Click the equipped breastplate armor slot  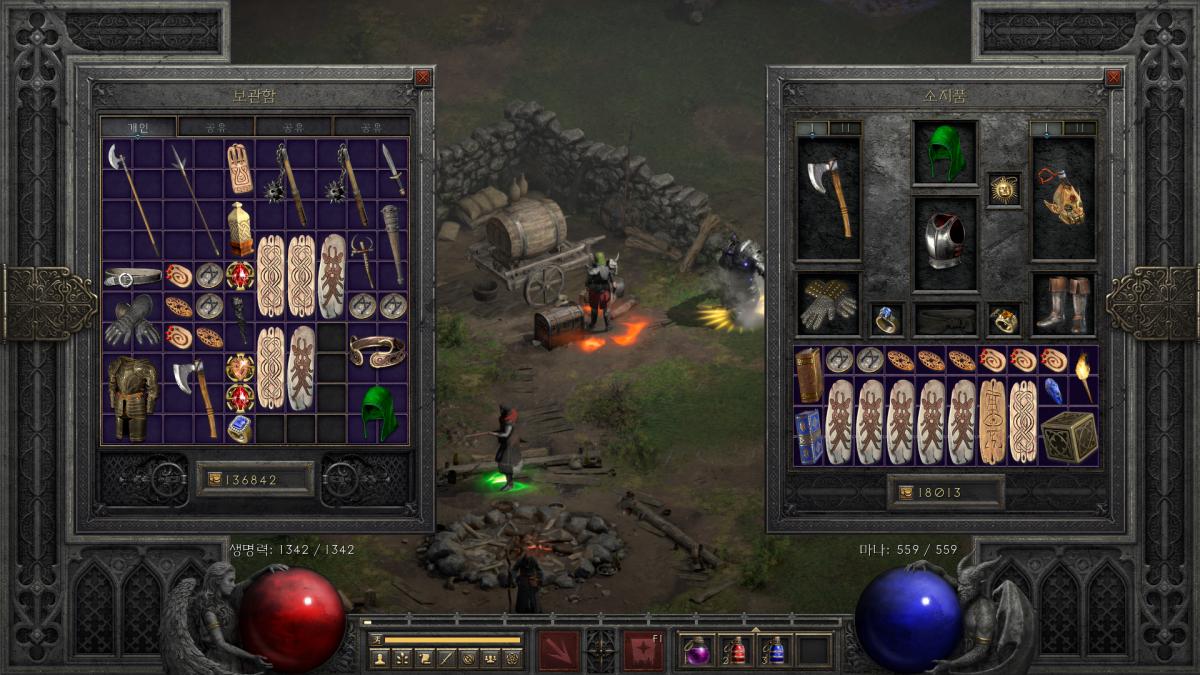point(945,242)
